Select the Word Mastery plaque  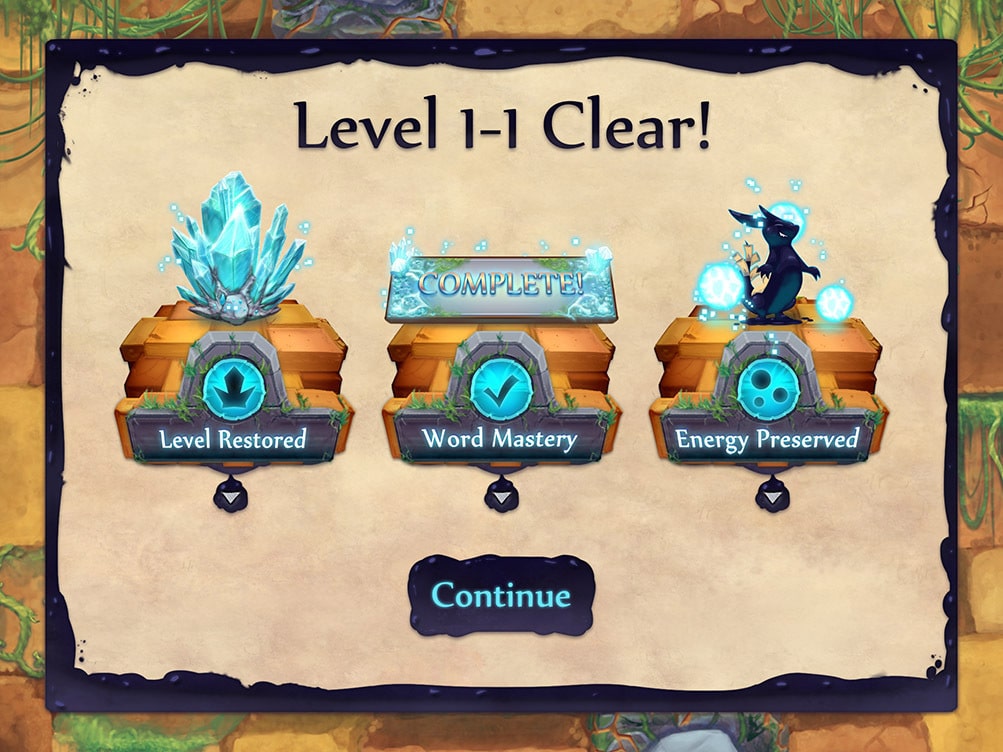tap(500, 438)
